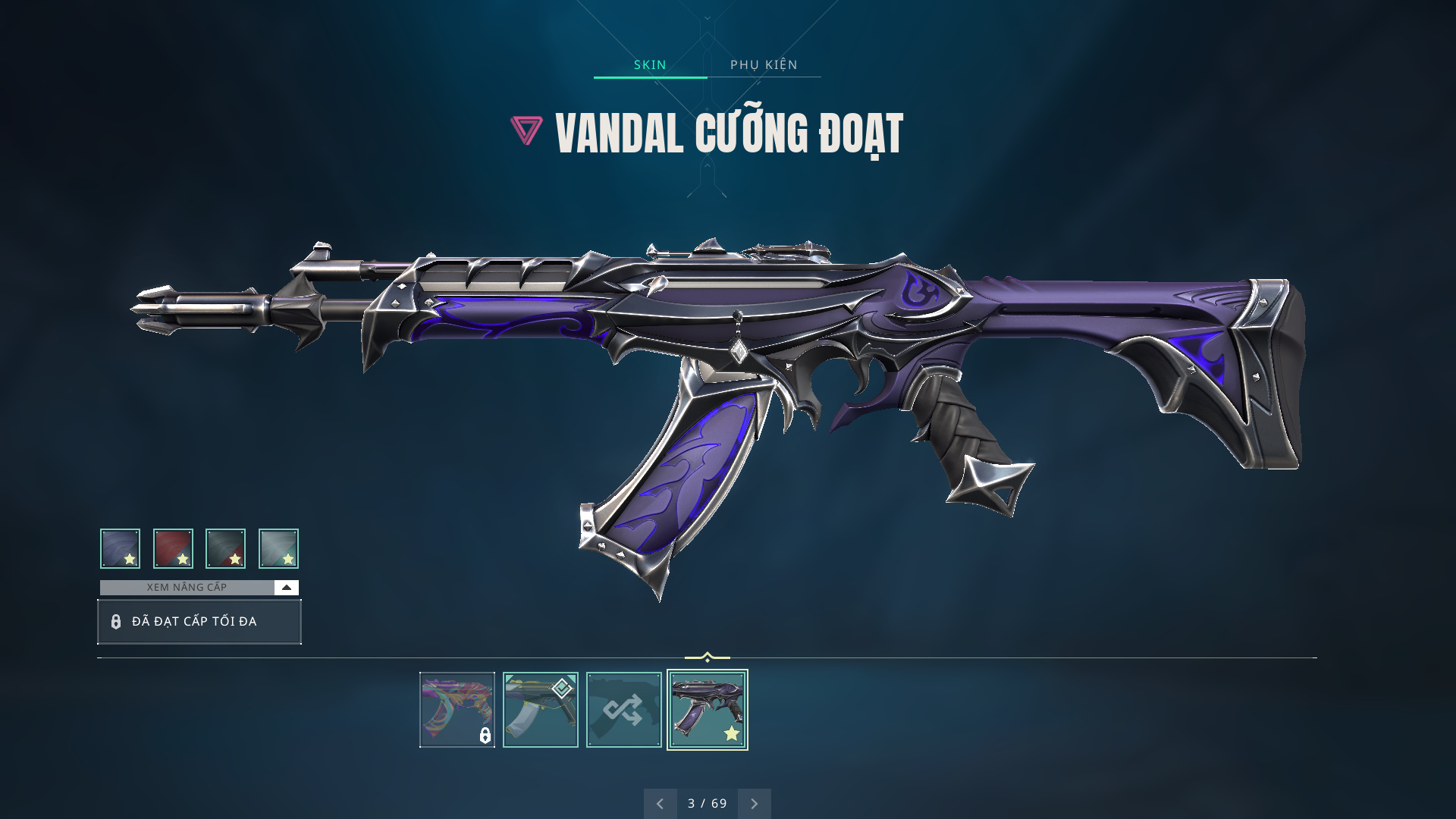
Task: Switch to the SKIN tab
Action: (x=650, y=64)
